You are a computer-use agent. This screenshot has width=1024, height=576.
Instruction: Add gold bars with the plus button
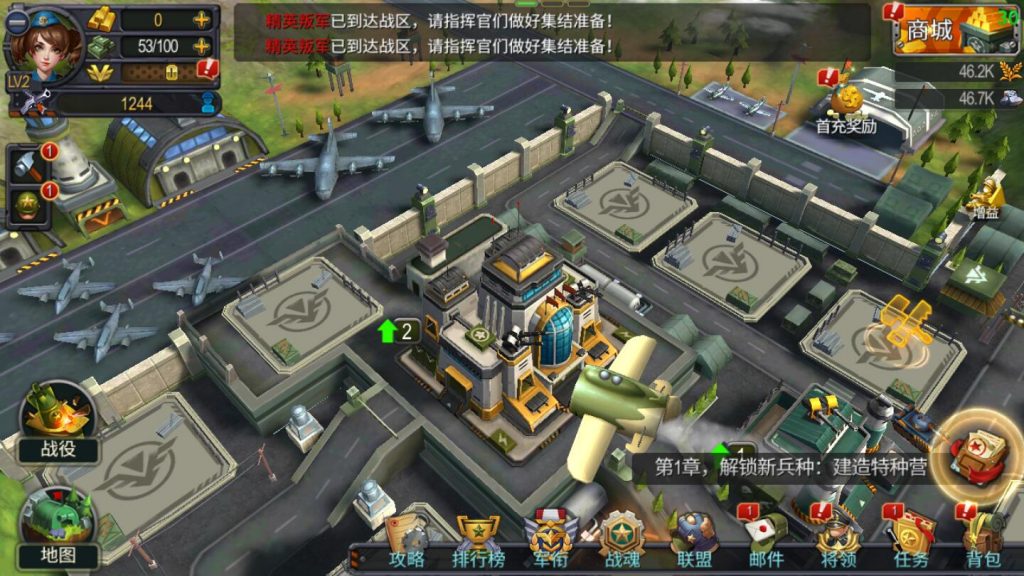(202, 19)
